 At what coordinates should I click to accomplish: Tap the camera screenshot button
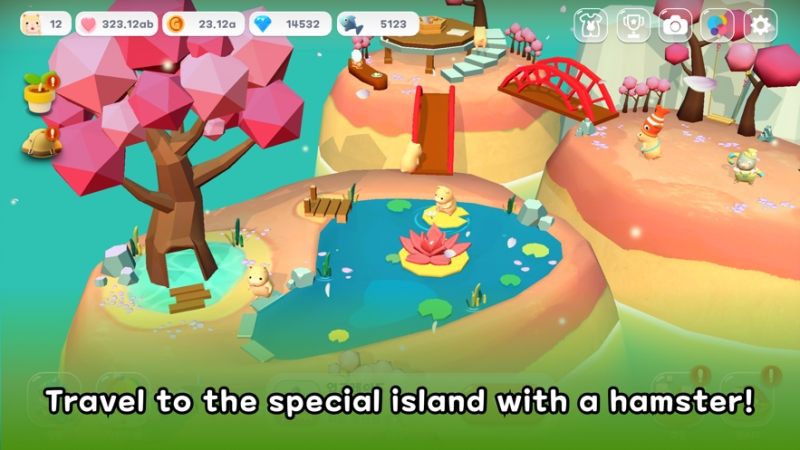coord(676,25)
